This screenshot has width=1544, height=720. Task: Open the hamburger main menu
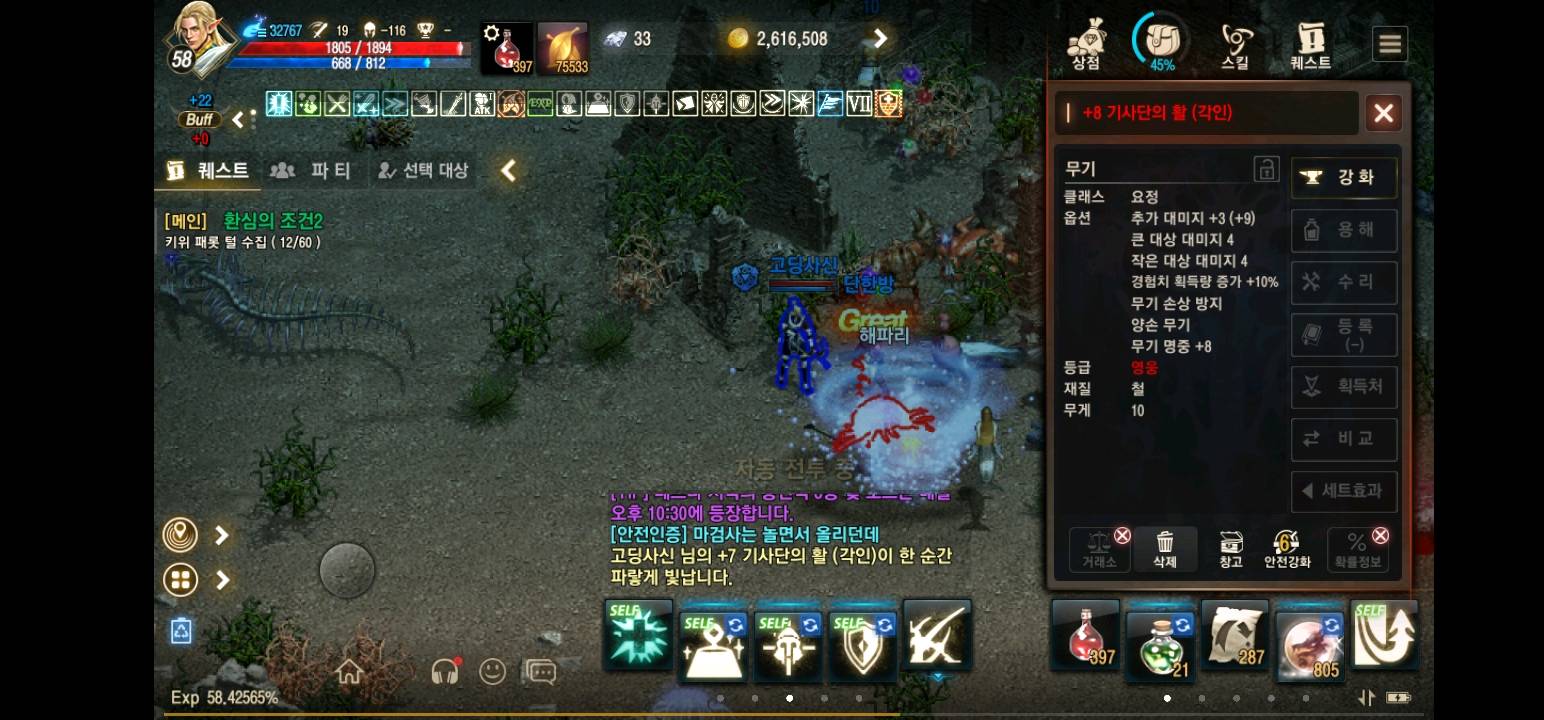tap(1389, 43)
